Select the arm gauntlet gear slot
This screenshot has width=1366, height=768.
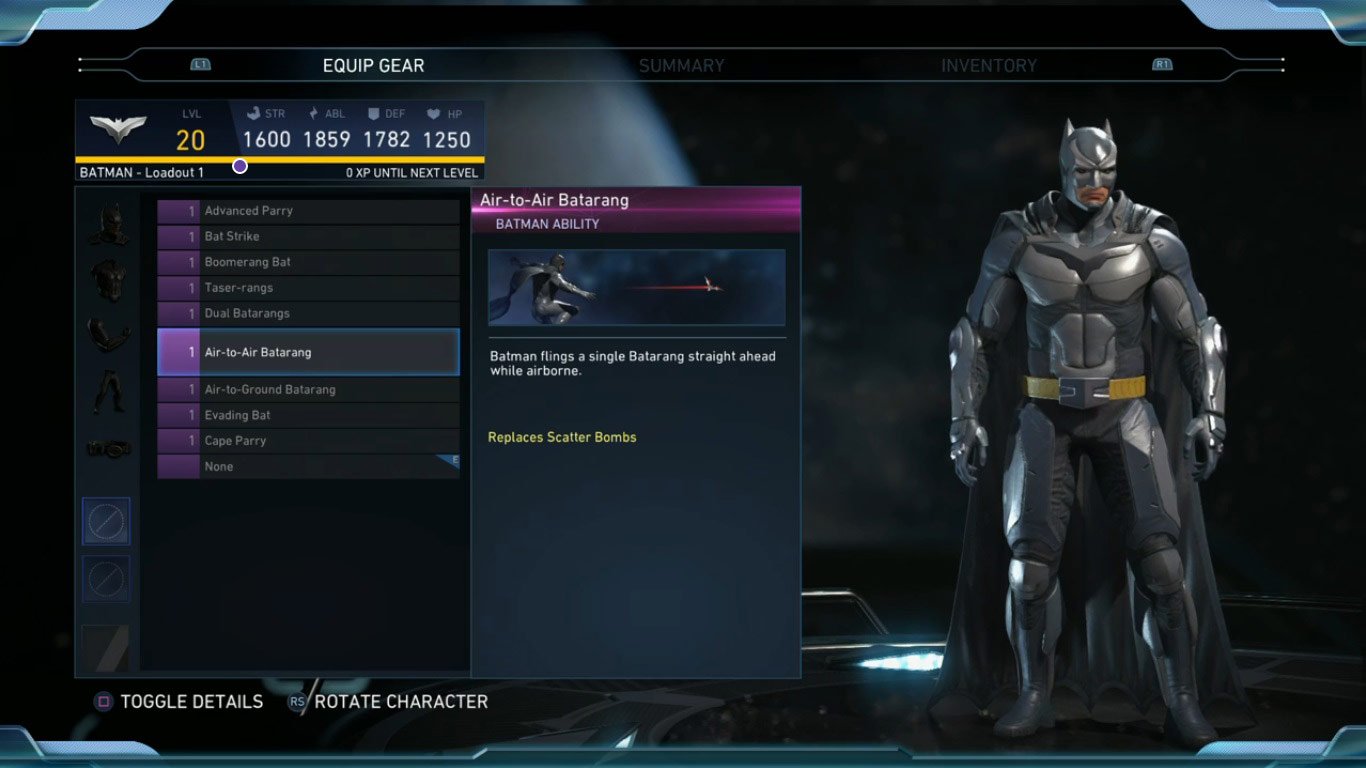pos(108,336)
